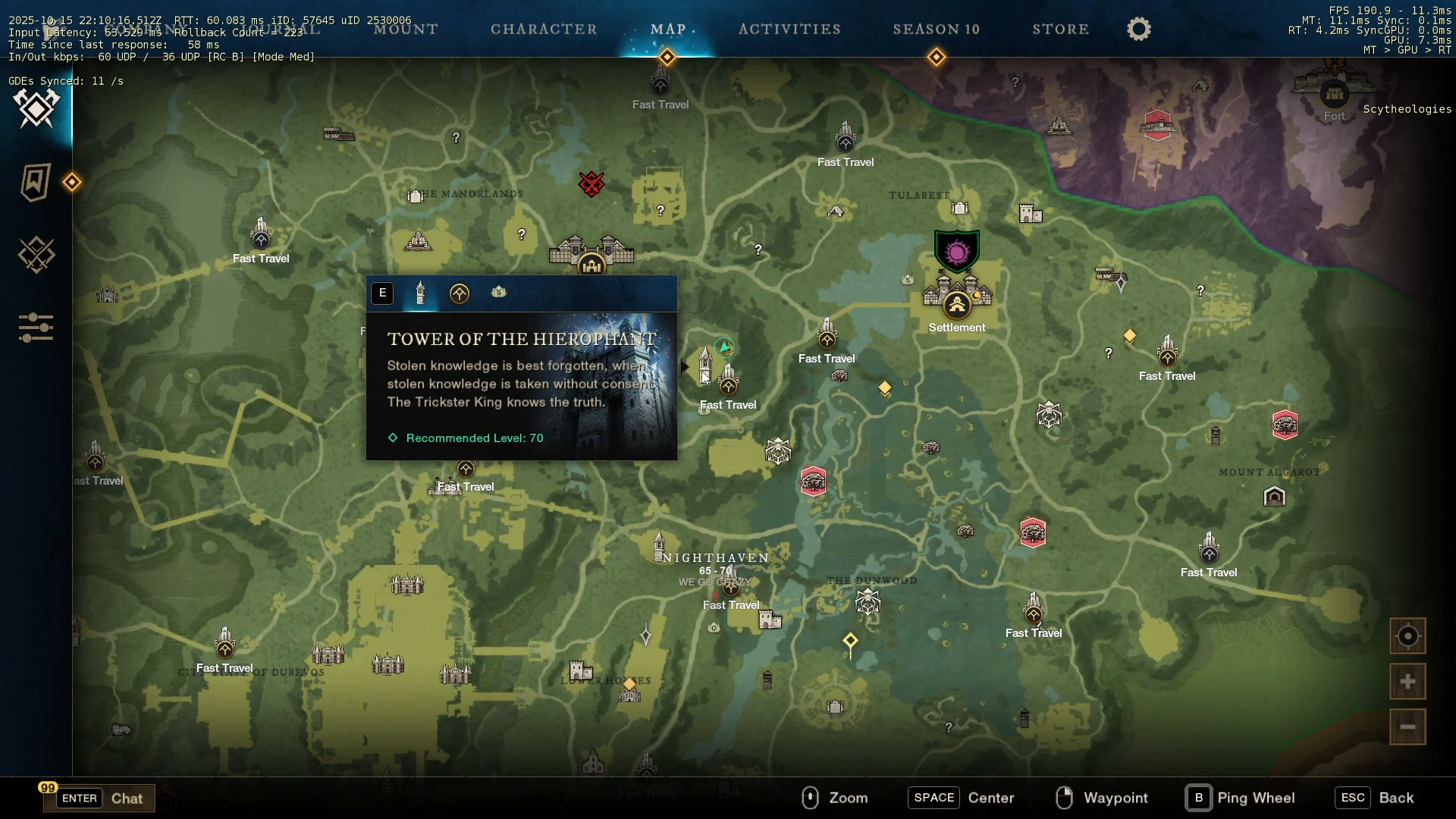Switch to the Activities tab
The height and width of the screenshot is (819, 1456).
[x=789, y=30]
